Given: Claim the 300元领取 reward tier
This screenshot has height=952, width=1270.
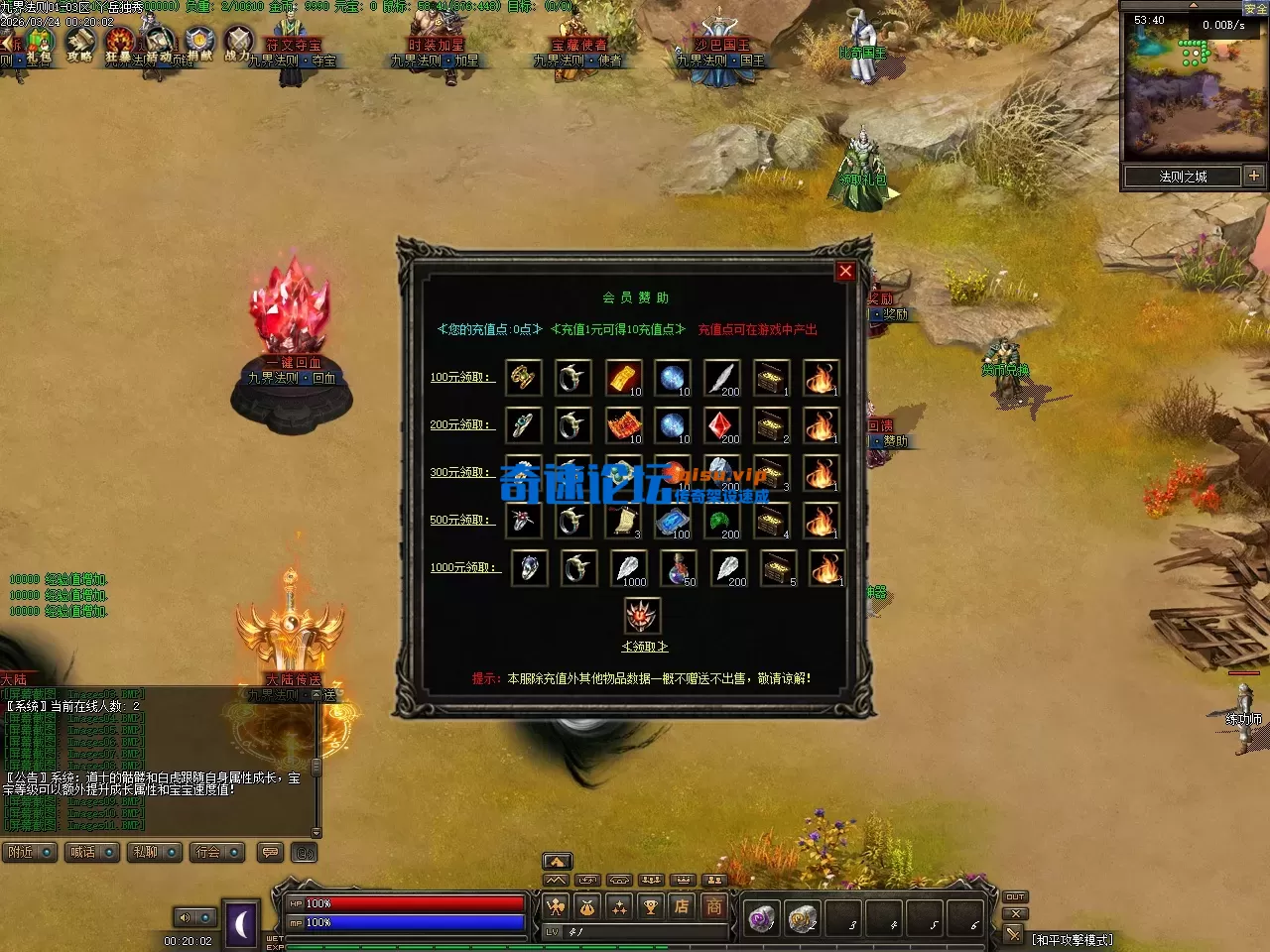Looking at the screenshot, I should point(460,473).
